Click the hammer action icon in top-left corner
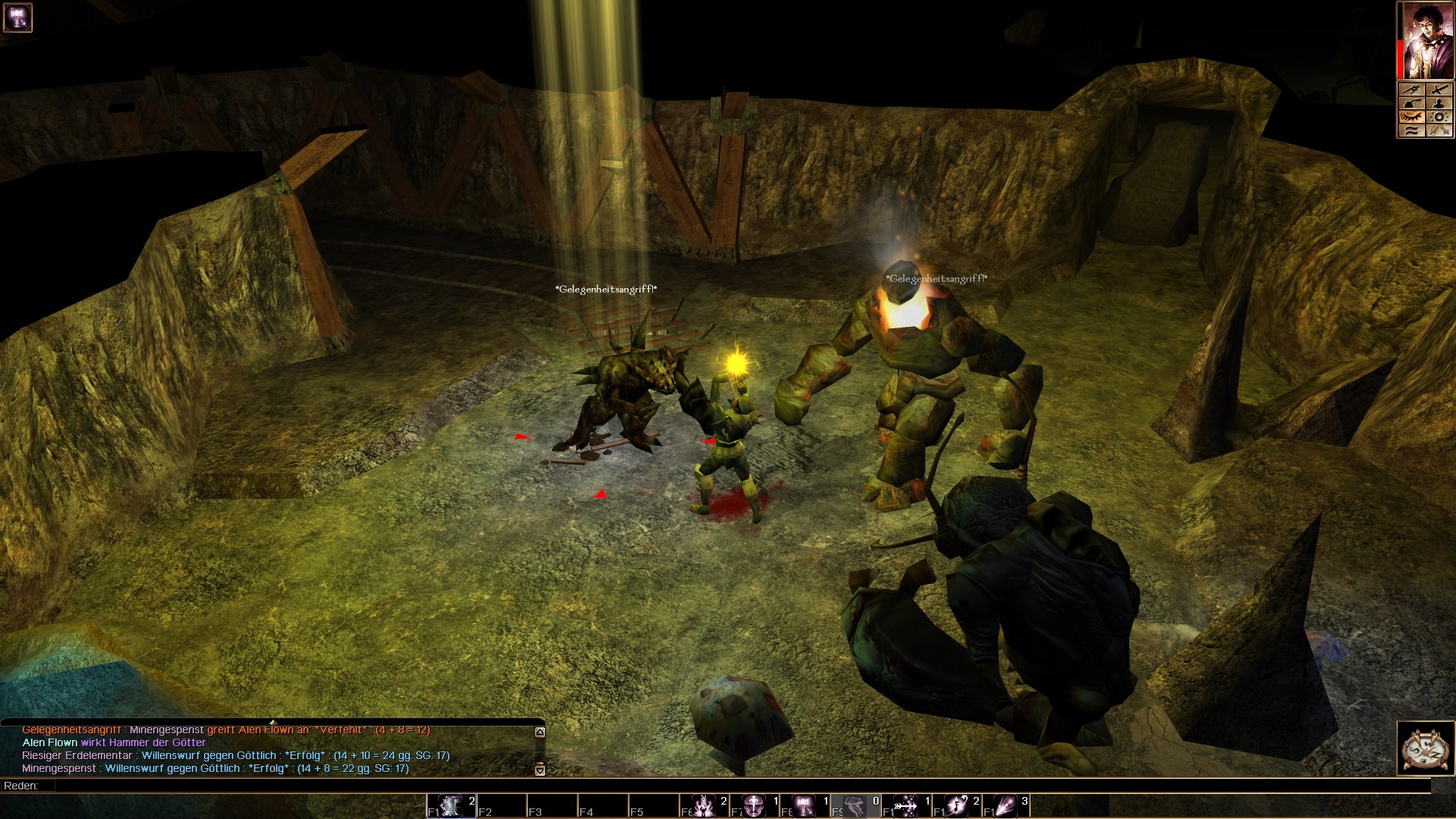The height and width of the screenshot is (819, 1456). 17,17
